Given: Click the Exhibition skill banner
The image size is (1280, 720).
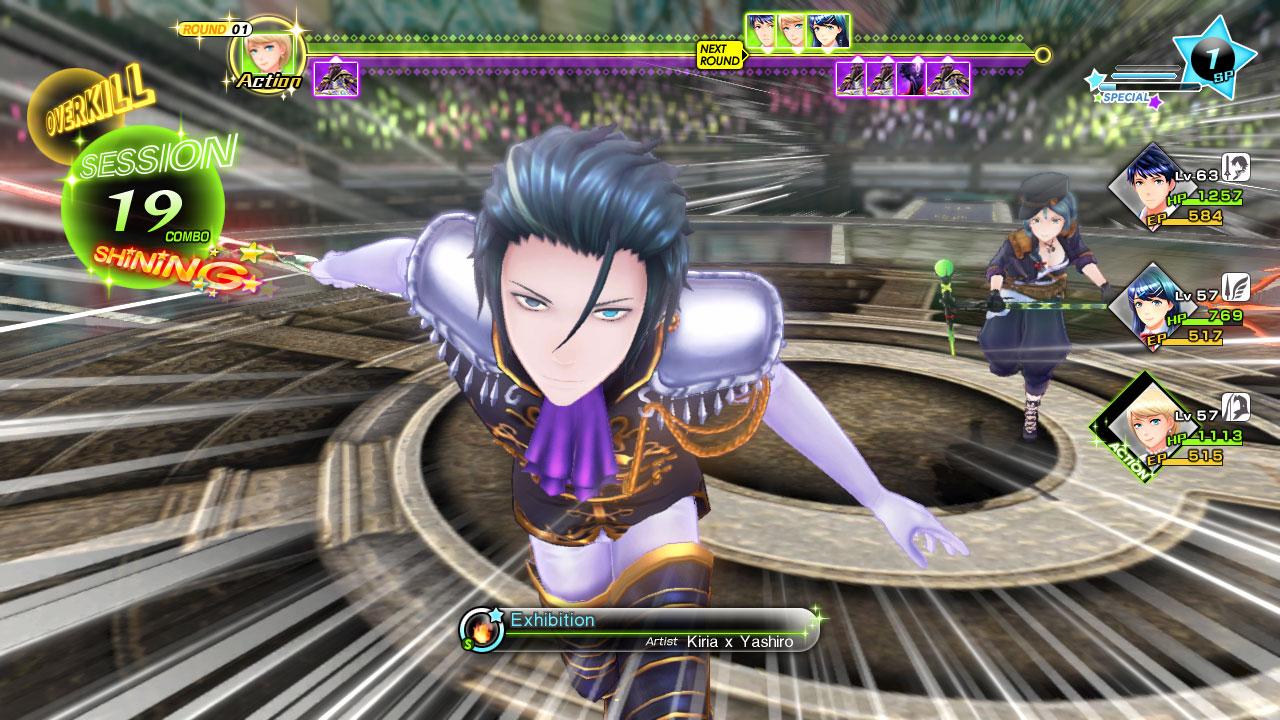Looking at the screenshot, I should tap(640, 630).
